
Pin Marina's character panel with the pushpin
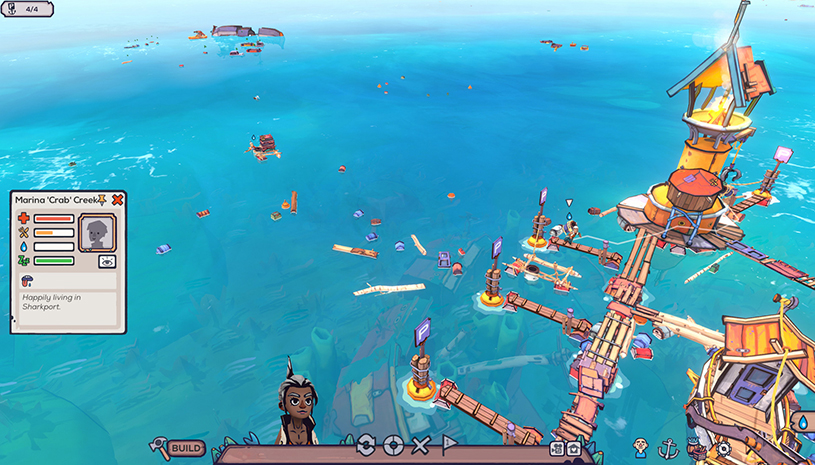(104, 200)
